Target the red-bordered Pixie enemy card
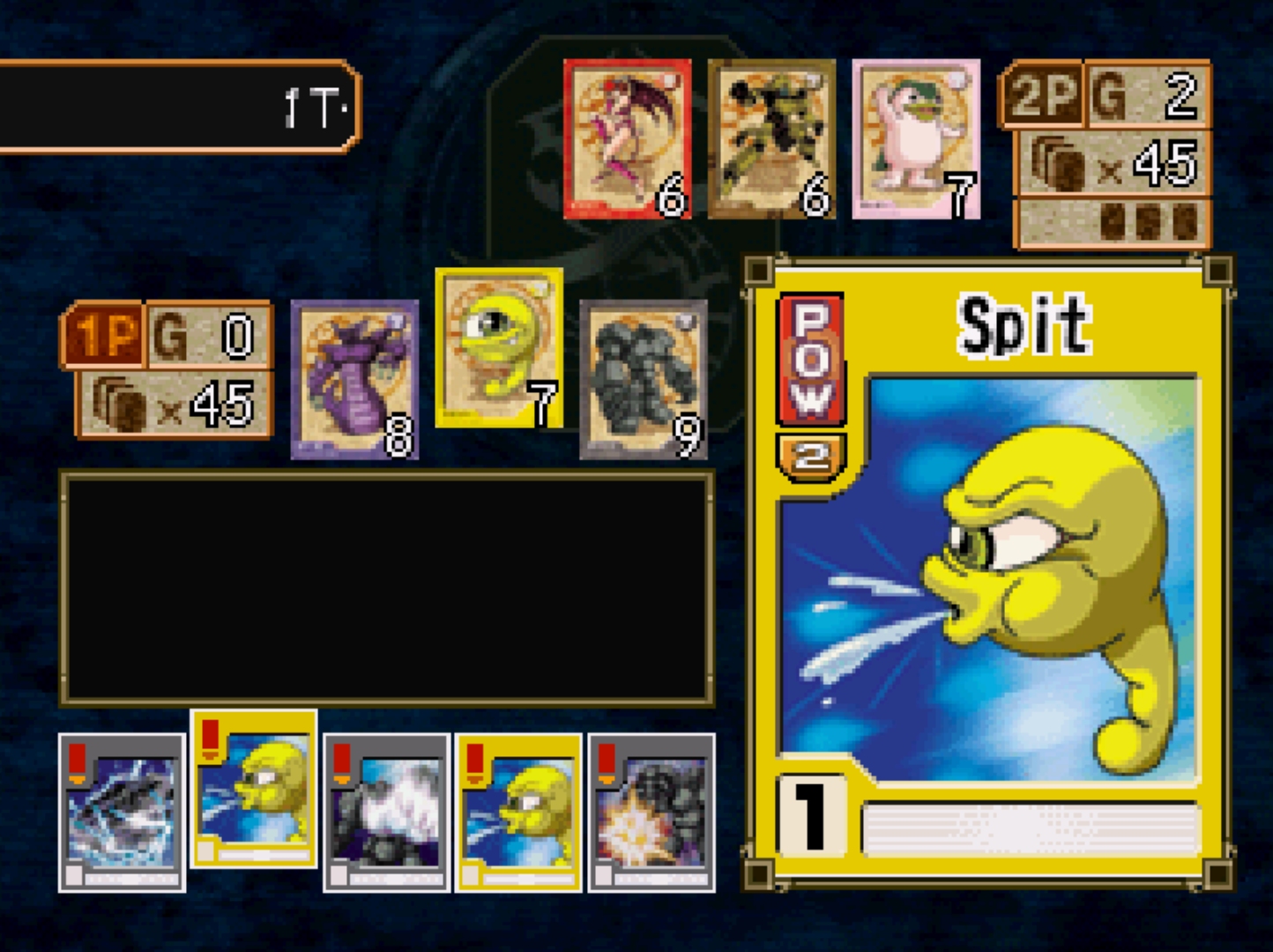 (x=627, y=138)
